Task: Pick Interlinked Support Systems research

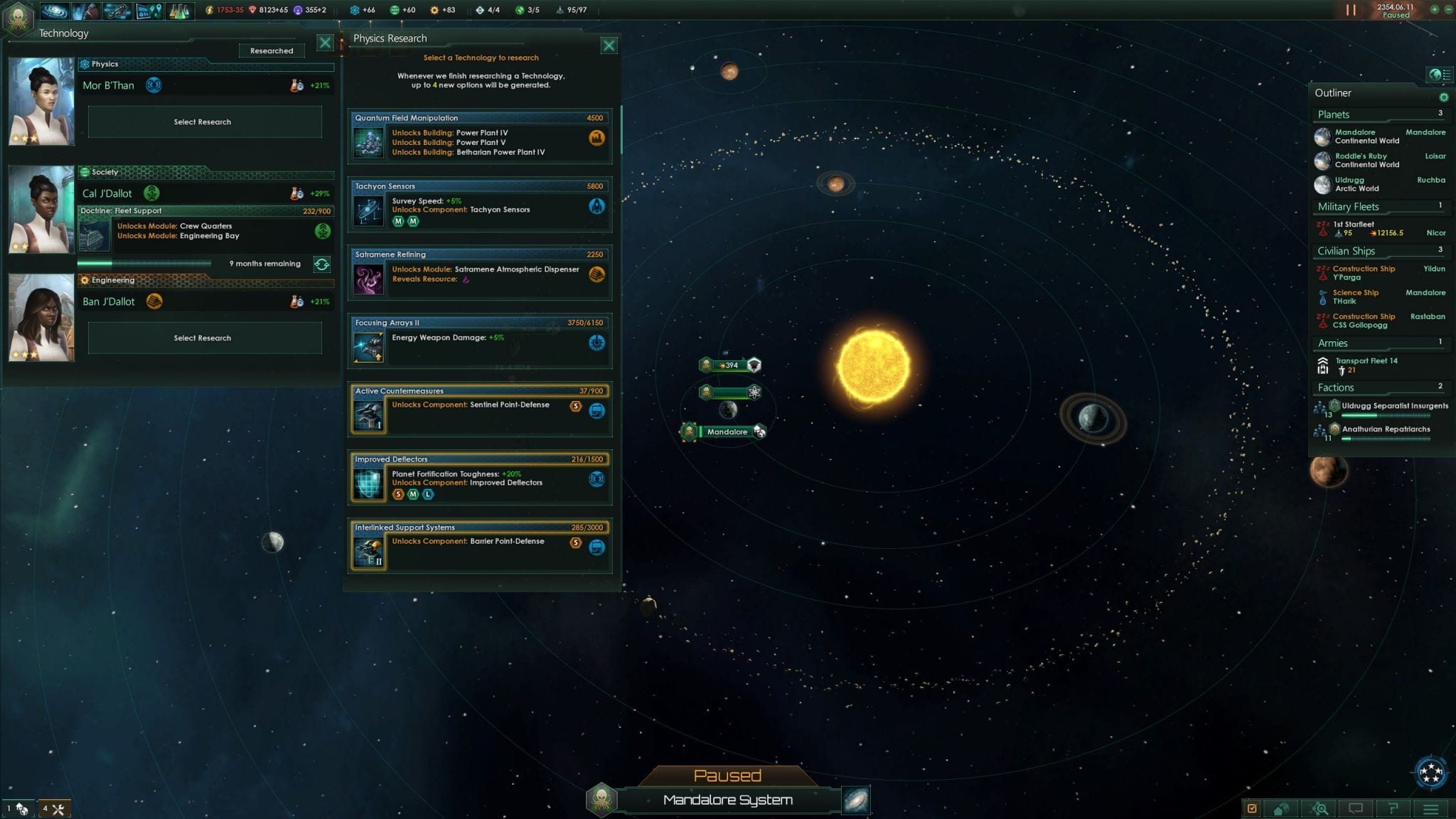Action: [480, 547]
